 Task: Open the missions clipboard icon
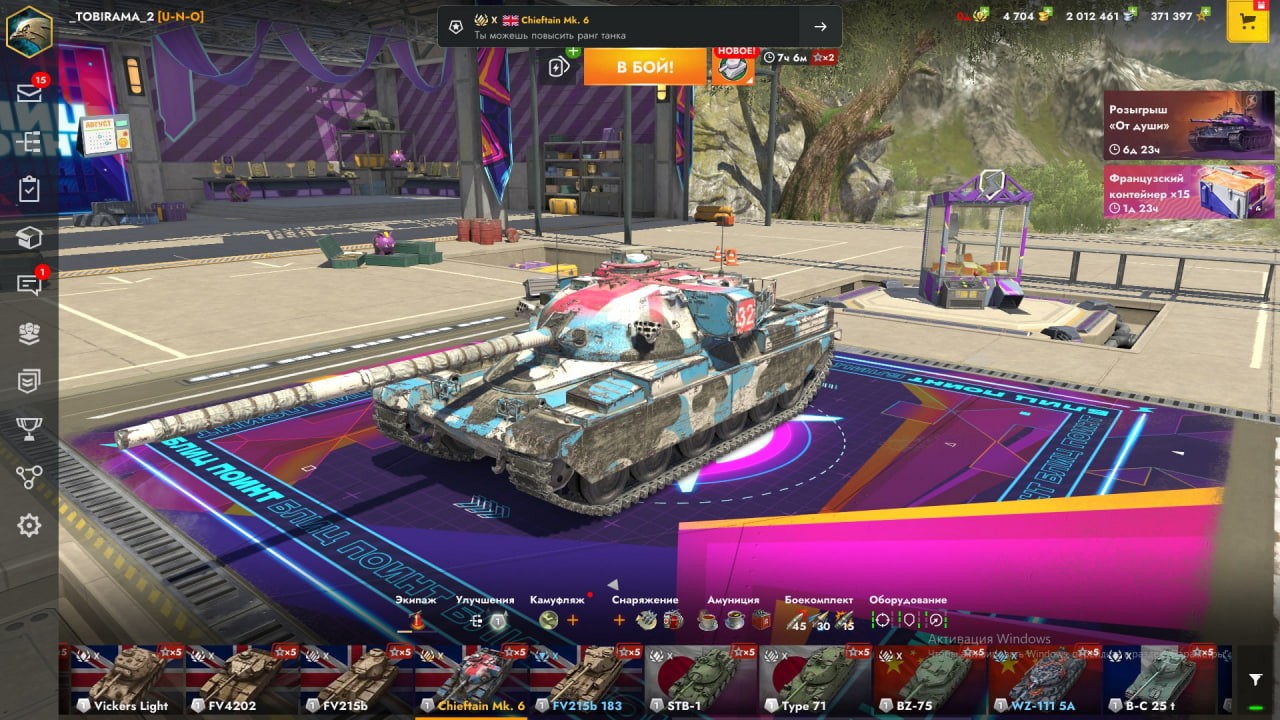29,189
